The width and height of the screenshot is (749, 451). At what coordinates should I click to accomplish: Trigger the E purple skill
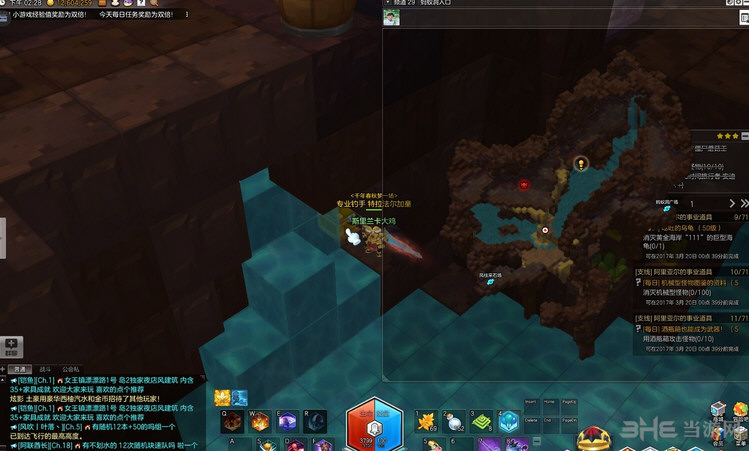click(x=287, y=421)
